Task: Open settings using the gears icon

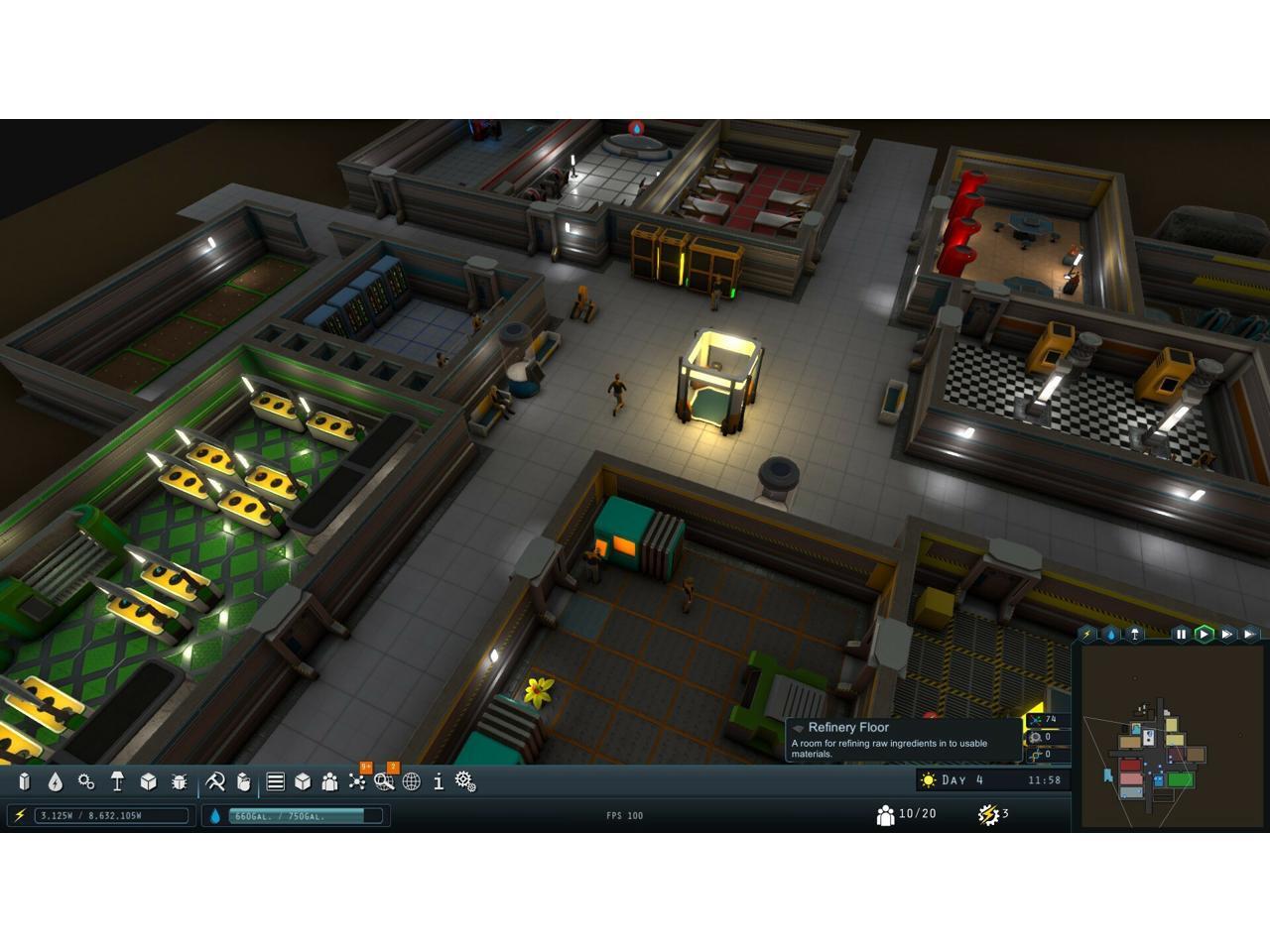Action: pyautogui.click(x=465, y=782)
